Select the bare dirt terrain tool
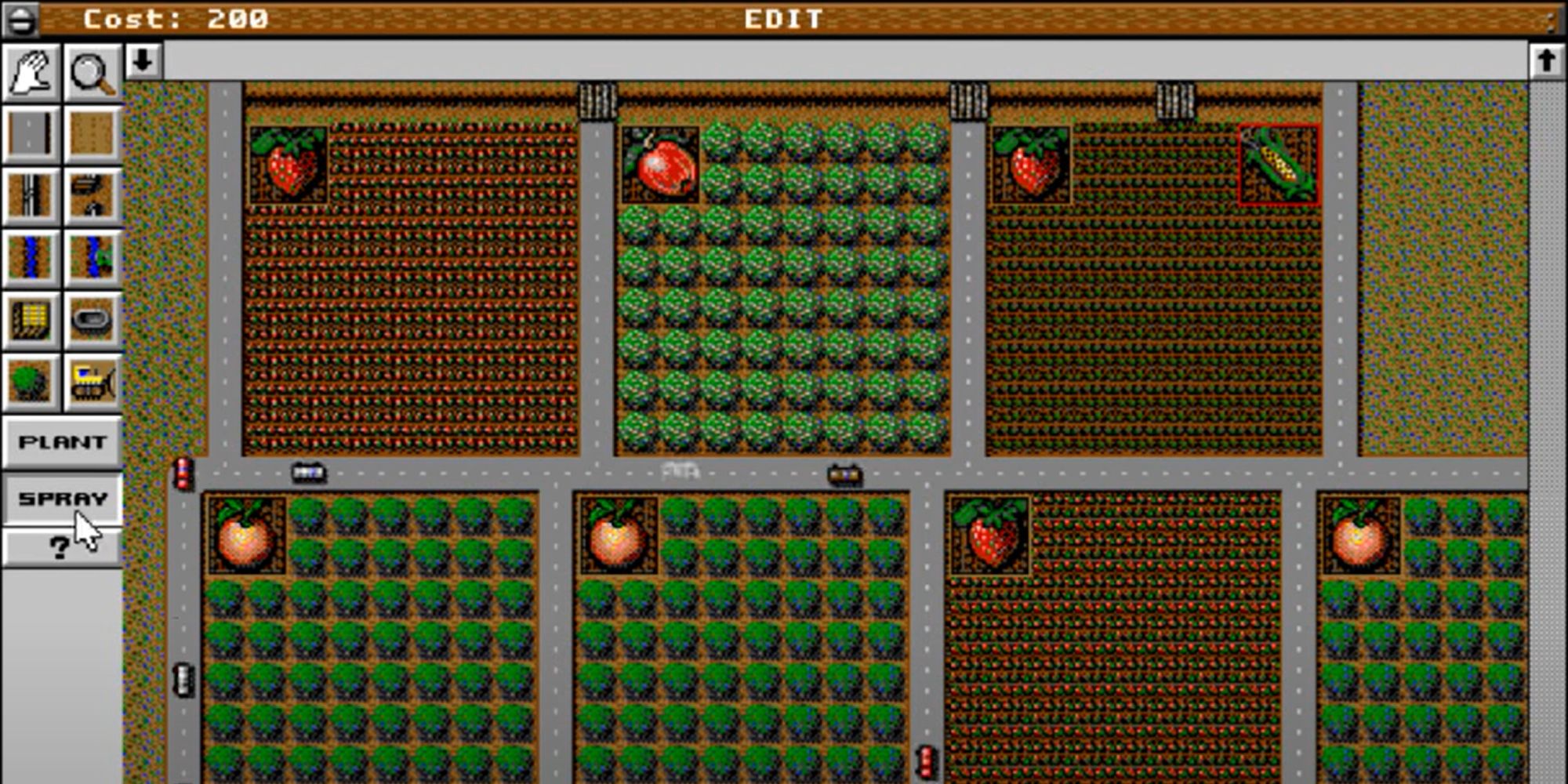 91,133
